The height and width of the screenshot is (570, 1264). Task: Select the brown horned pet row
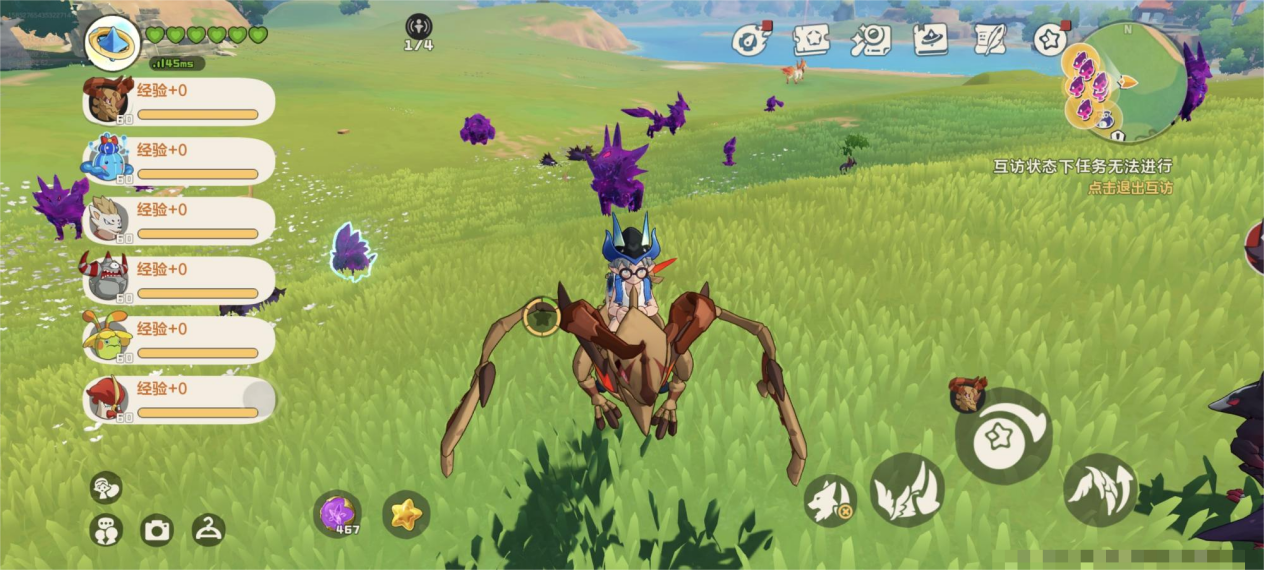[179, 101]
